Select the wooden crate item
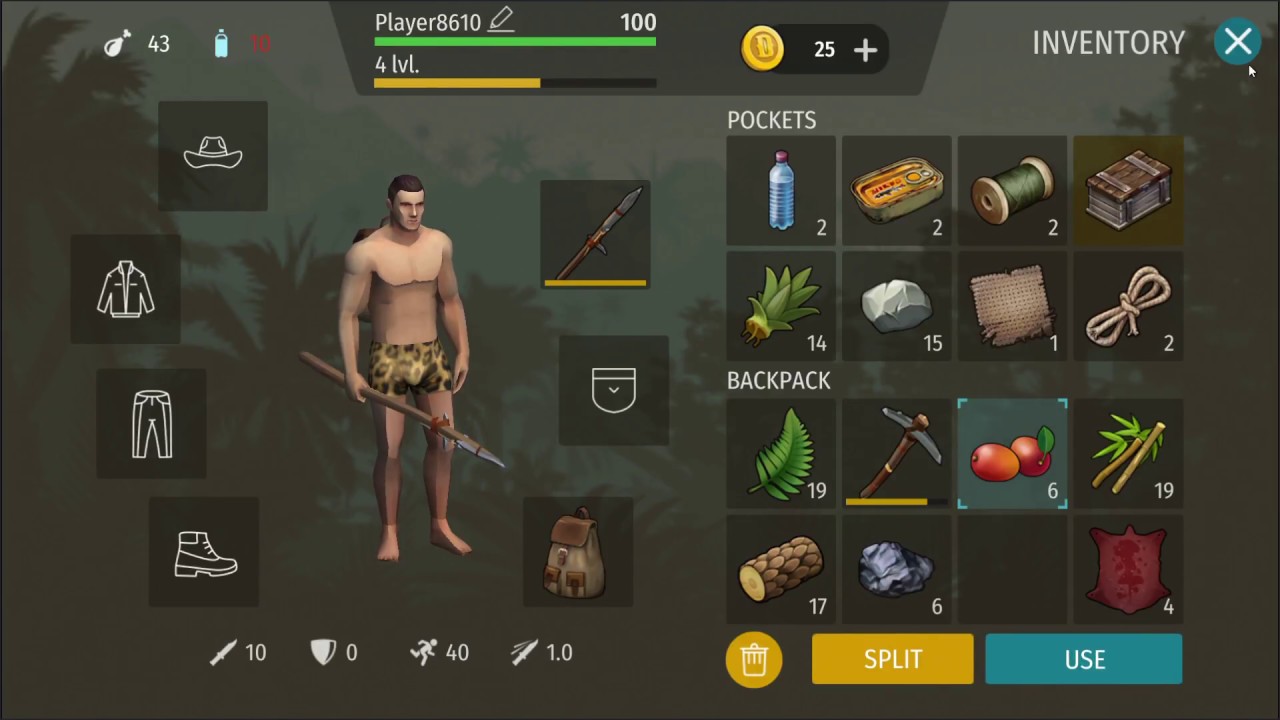This screenshot has height=720, width=1280. click(1128, 191)
